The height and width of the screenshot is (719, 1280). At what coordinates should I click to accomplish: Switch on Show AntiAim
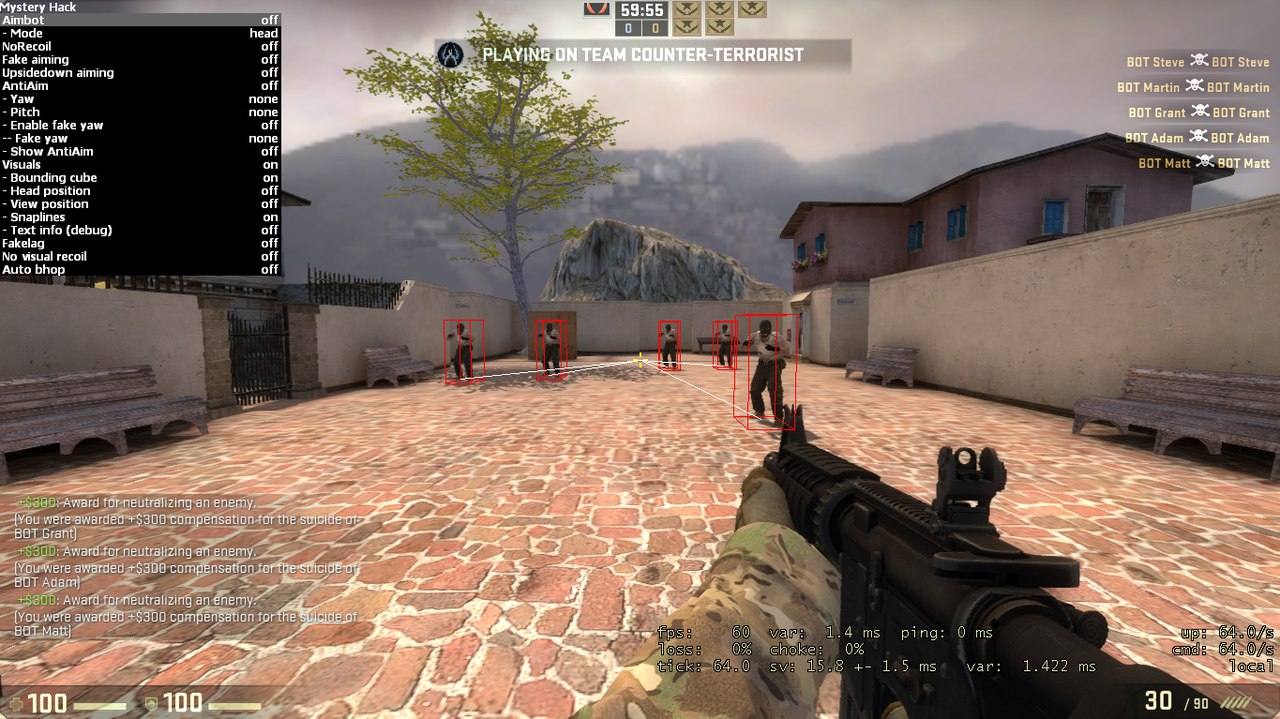point(140,151)
